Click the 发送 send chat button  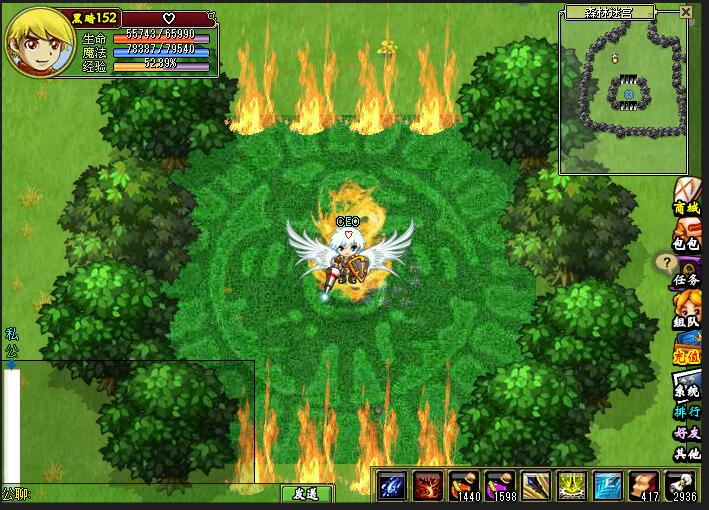pos(305,494)
